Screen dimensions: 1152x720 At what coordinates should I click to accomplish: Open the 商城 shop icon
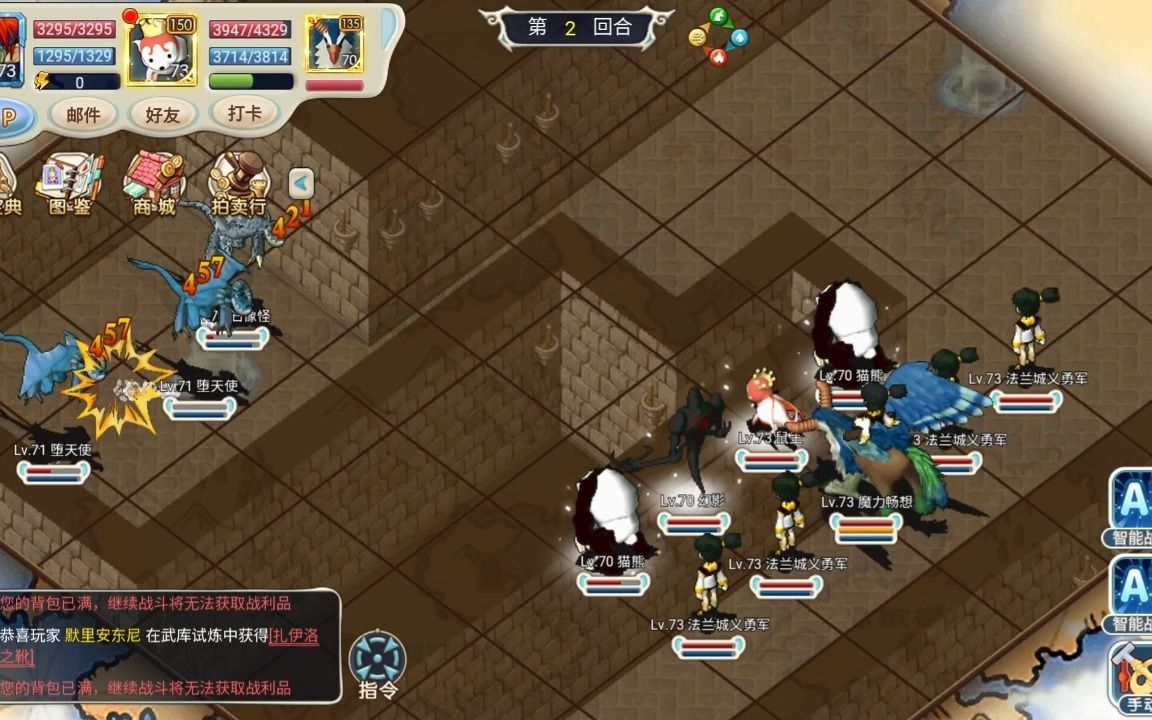point(154,185)
